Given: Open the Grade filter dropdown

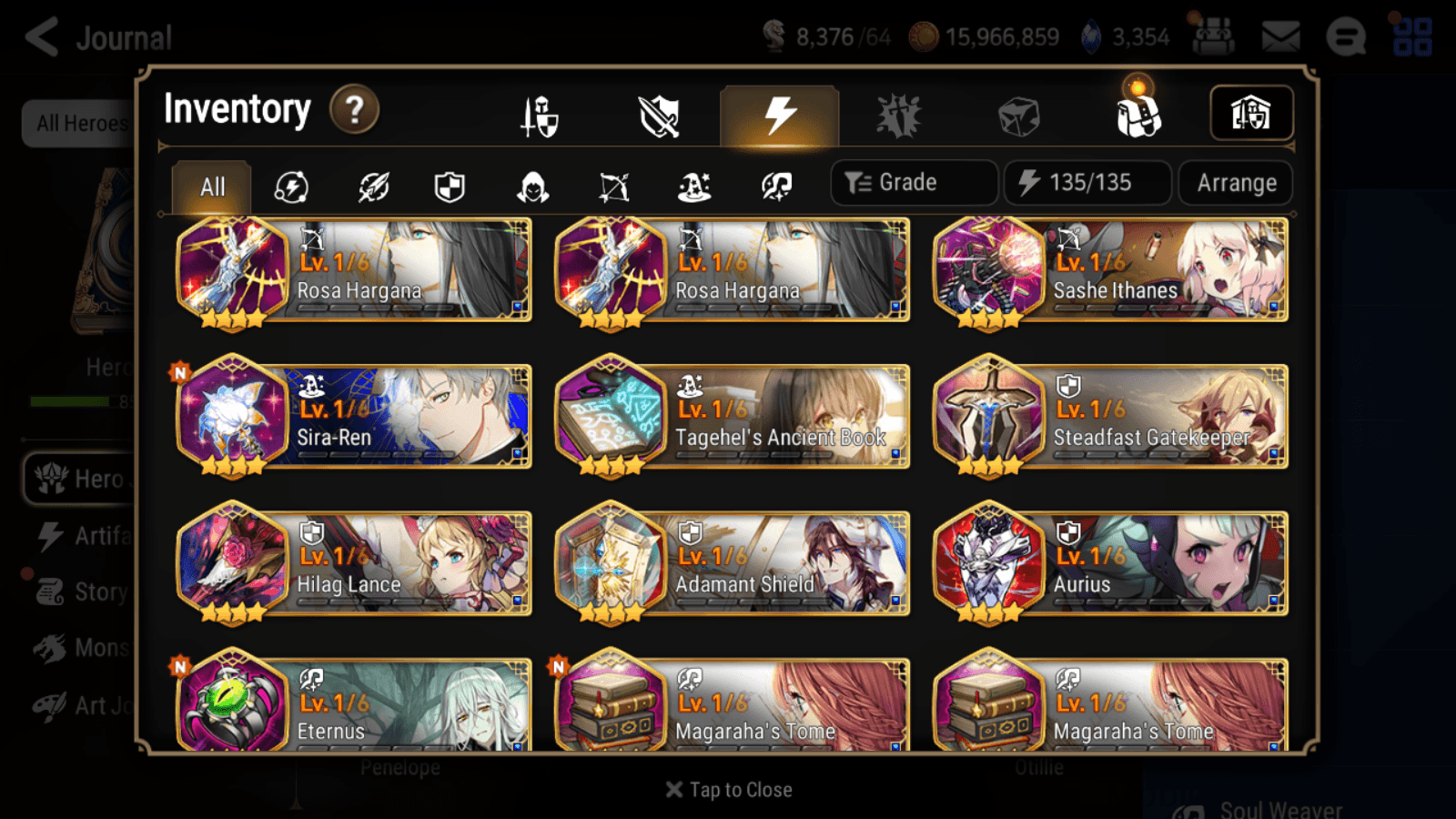Looking at the screenshot, I should click(x=914, y=182).
